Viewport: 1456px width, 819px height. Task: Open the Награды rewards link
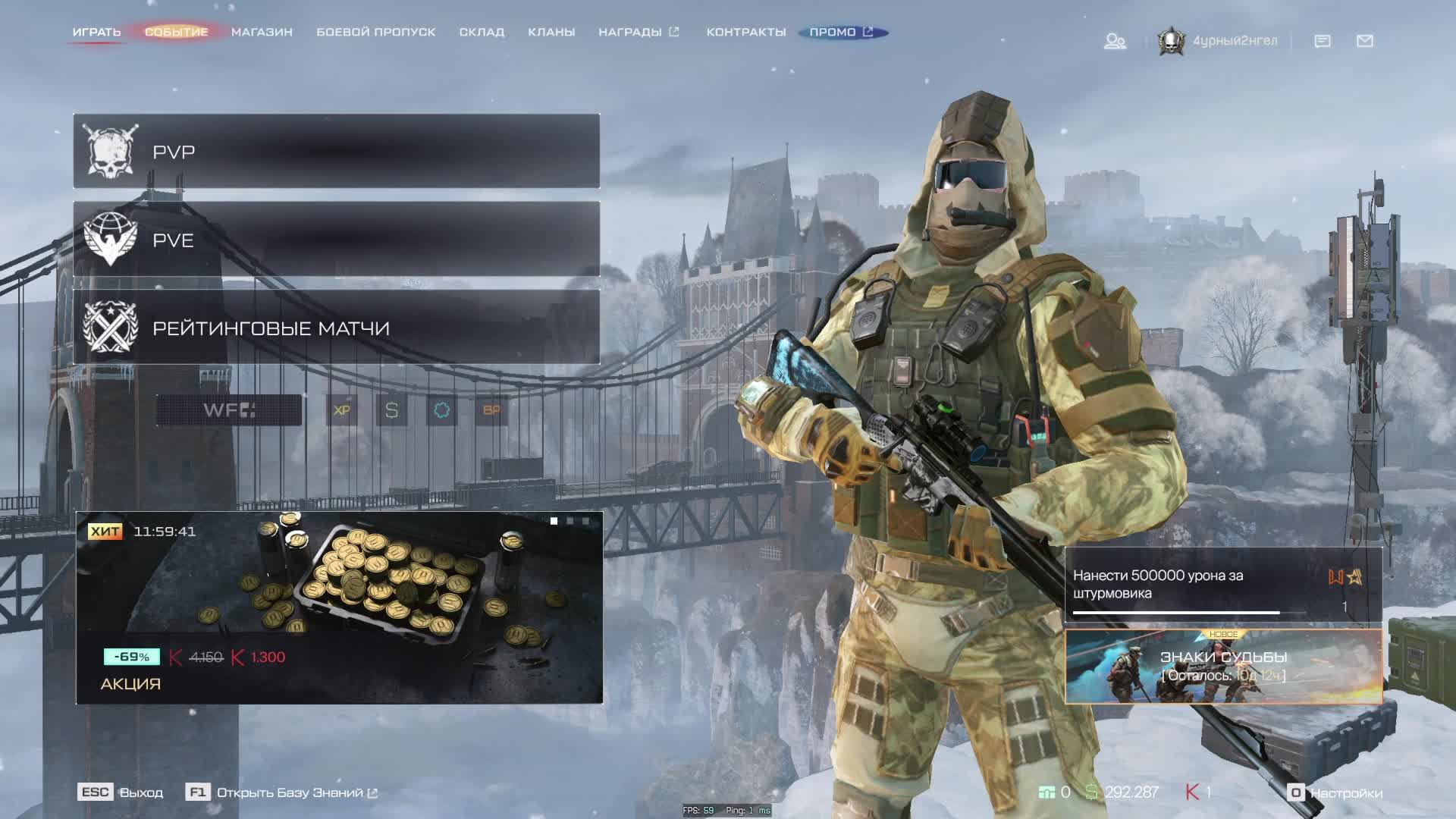(638, 32)
